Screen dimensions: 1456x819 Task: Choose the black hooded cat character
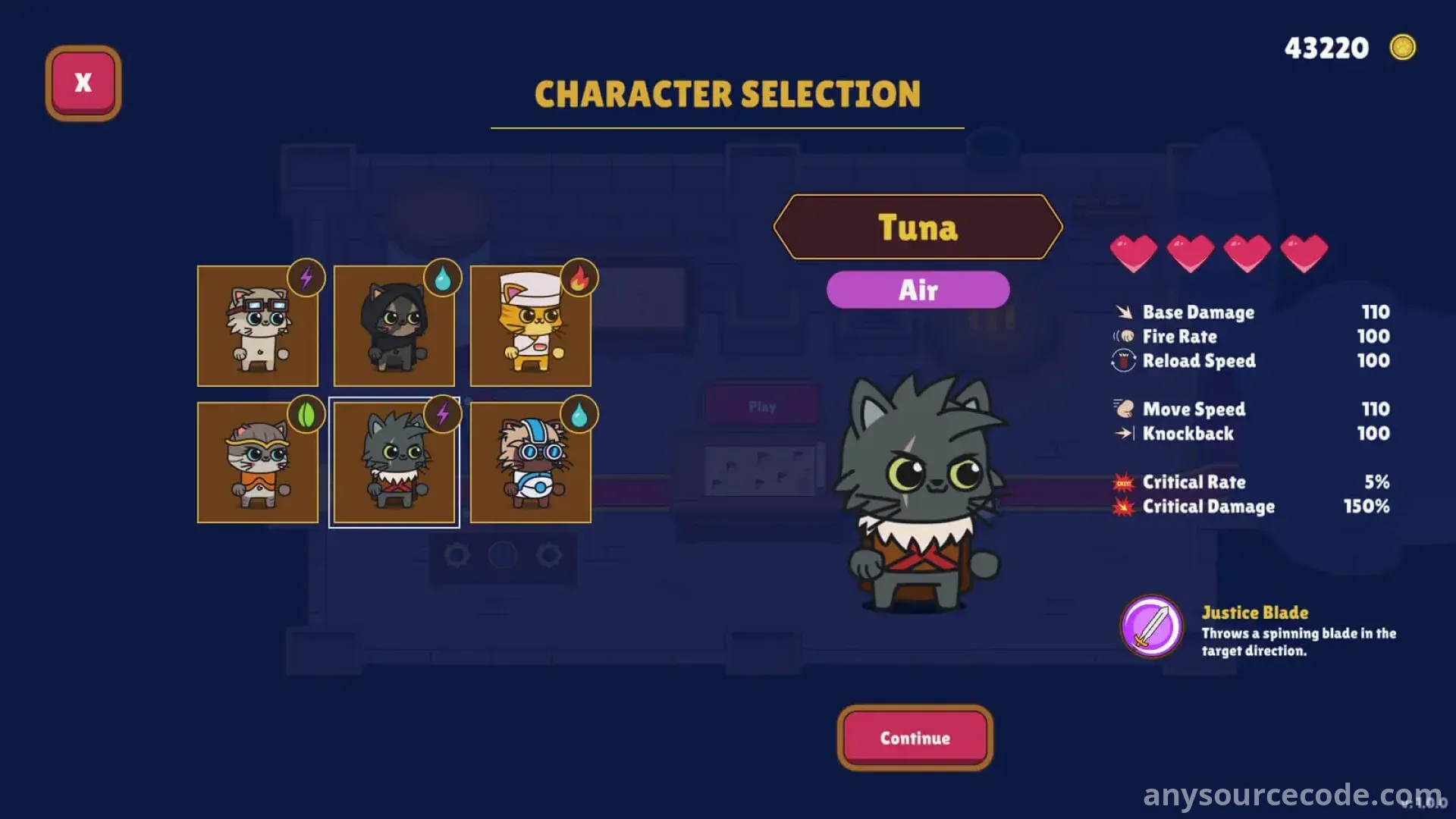click(394, 326)
